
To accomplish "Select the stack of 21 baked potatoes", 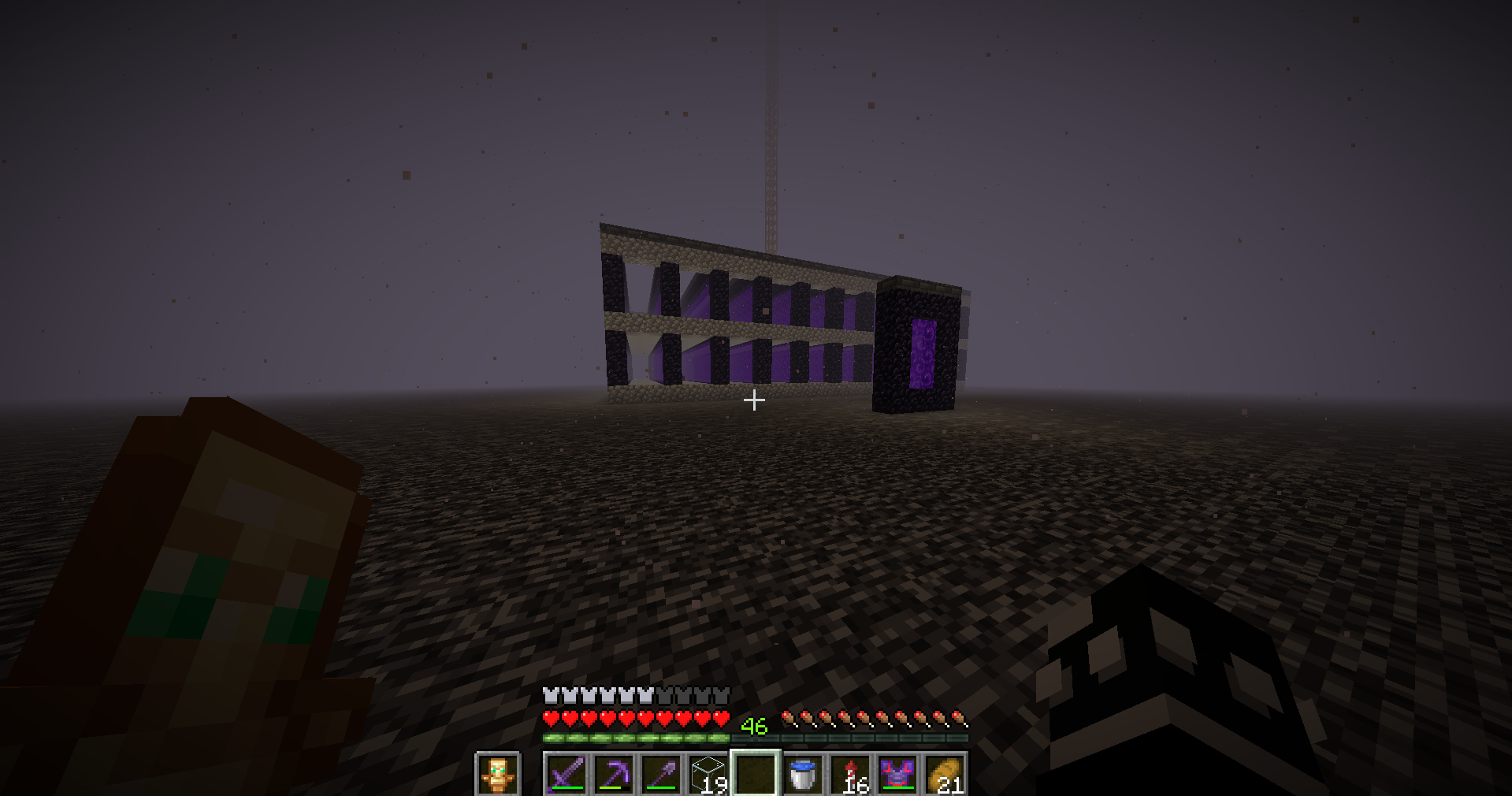I will [945, 776].
